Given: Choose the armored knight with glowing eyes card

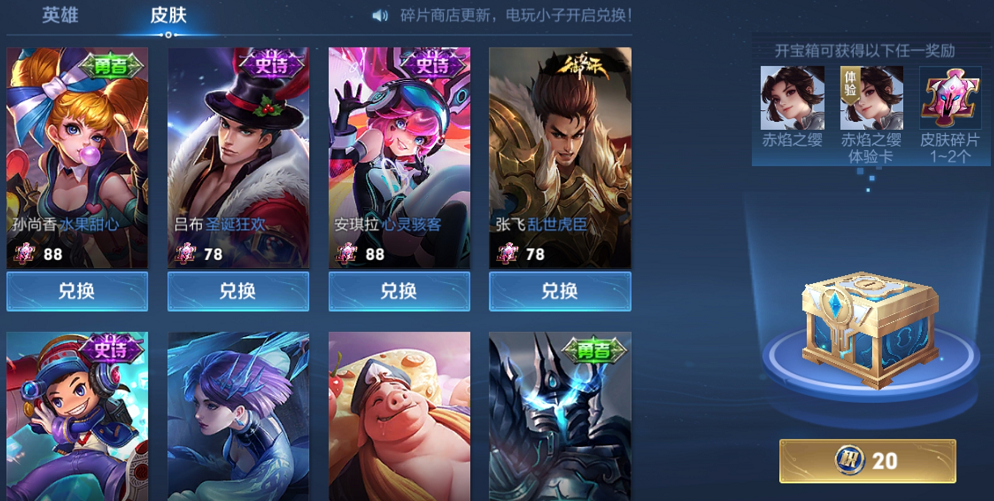Looking at the screenshot, I should (560, 415).
